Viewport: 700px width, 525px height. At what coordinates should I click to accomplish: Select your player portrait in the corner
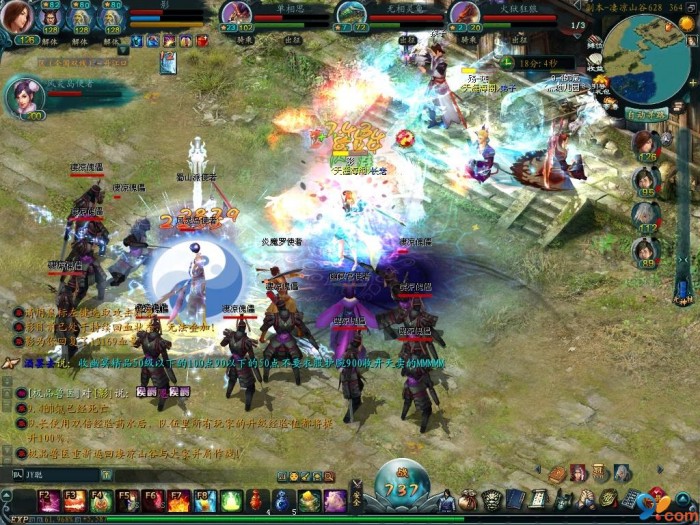click(x=16, y=17)
